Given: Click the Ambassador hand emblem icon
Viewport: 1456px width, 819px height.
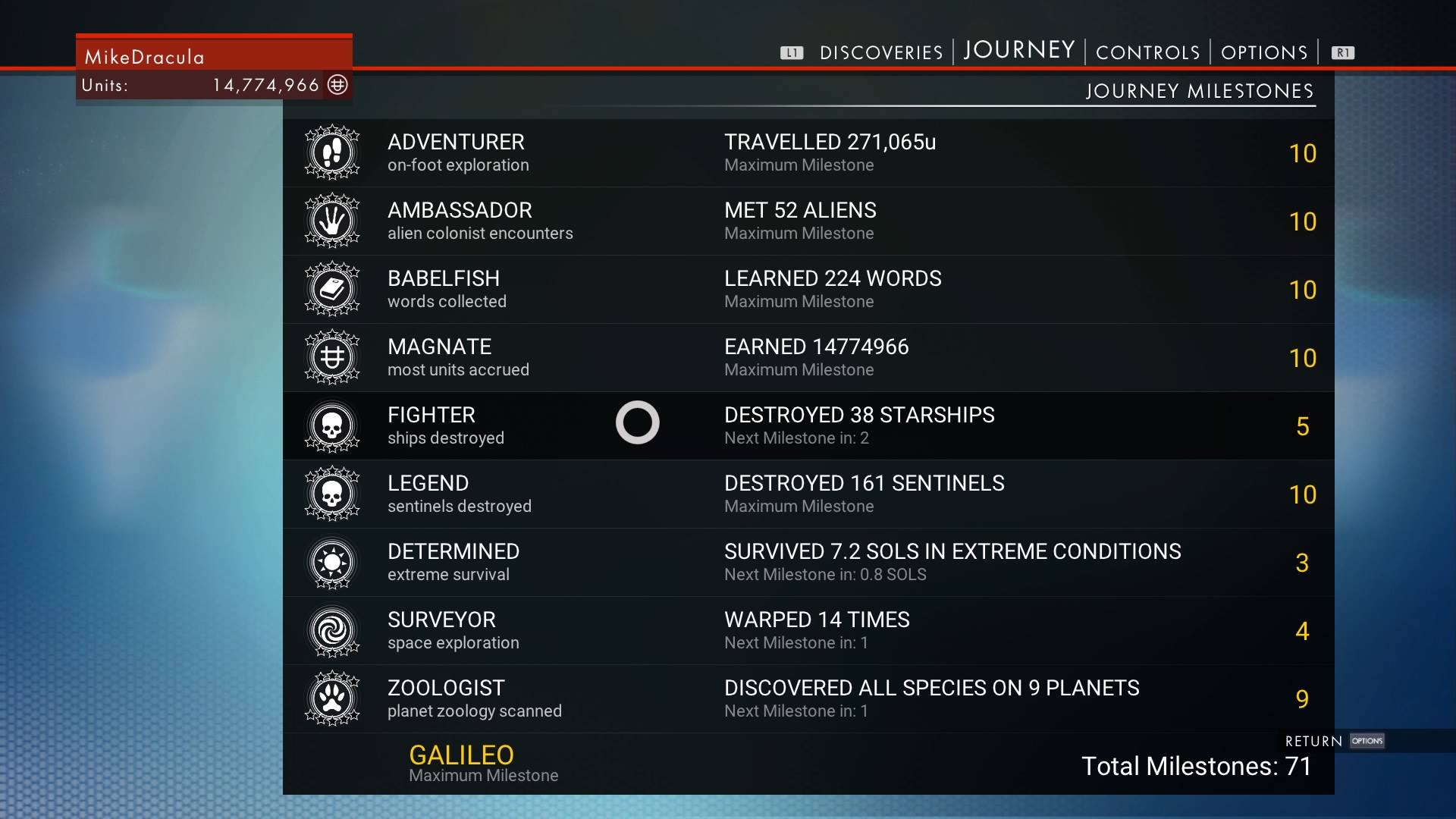Looking at the screenshot, I should 332,221.
